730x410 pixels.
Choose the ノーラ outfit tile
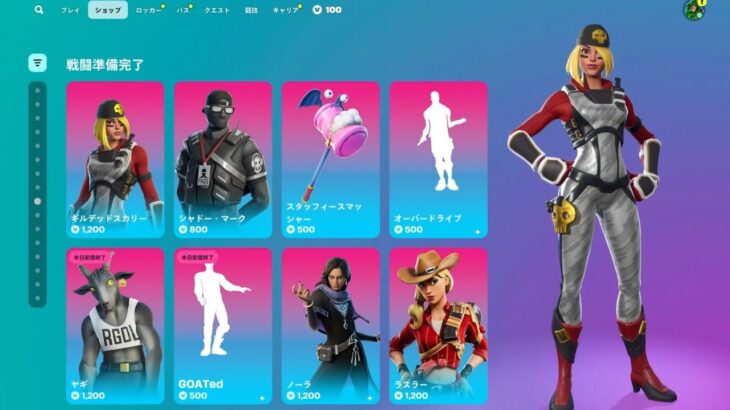(x=331, y=325)
